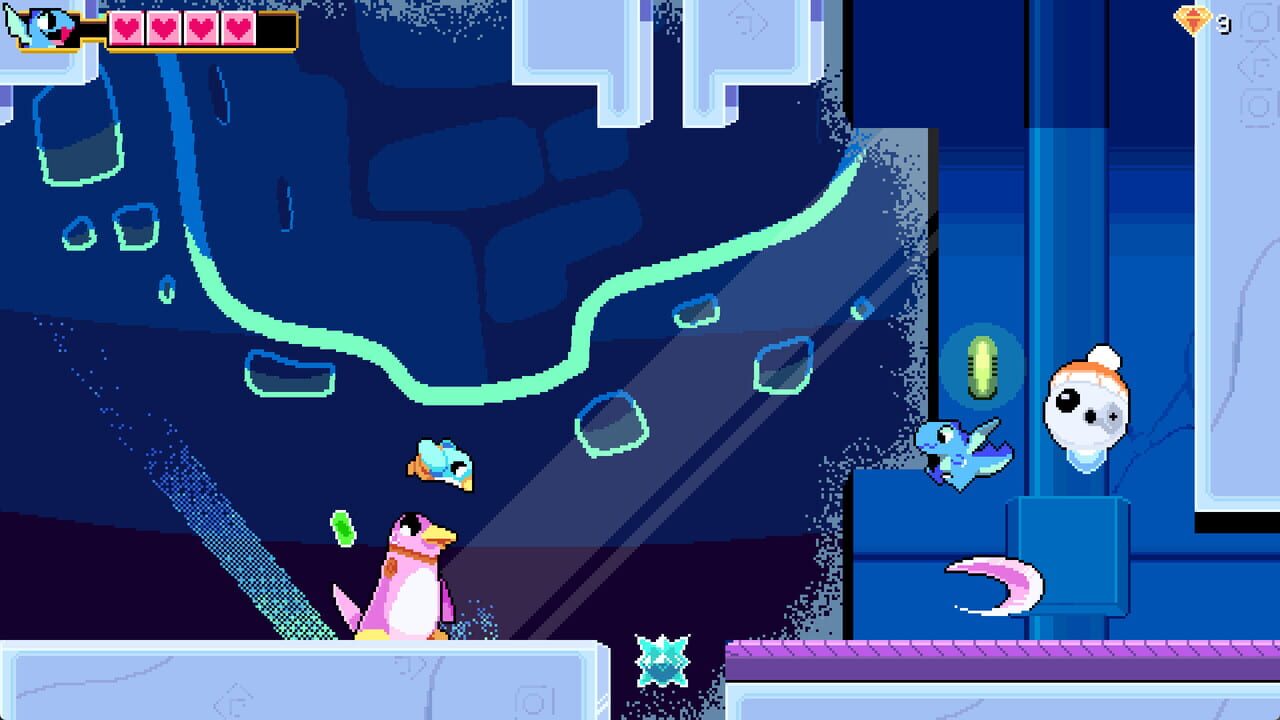Click the fourth heart in the health bar
1280x720 pixels.
coord(237,28)
